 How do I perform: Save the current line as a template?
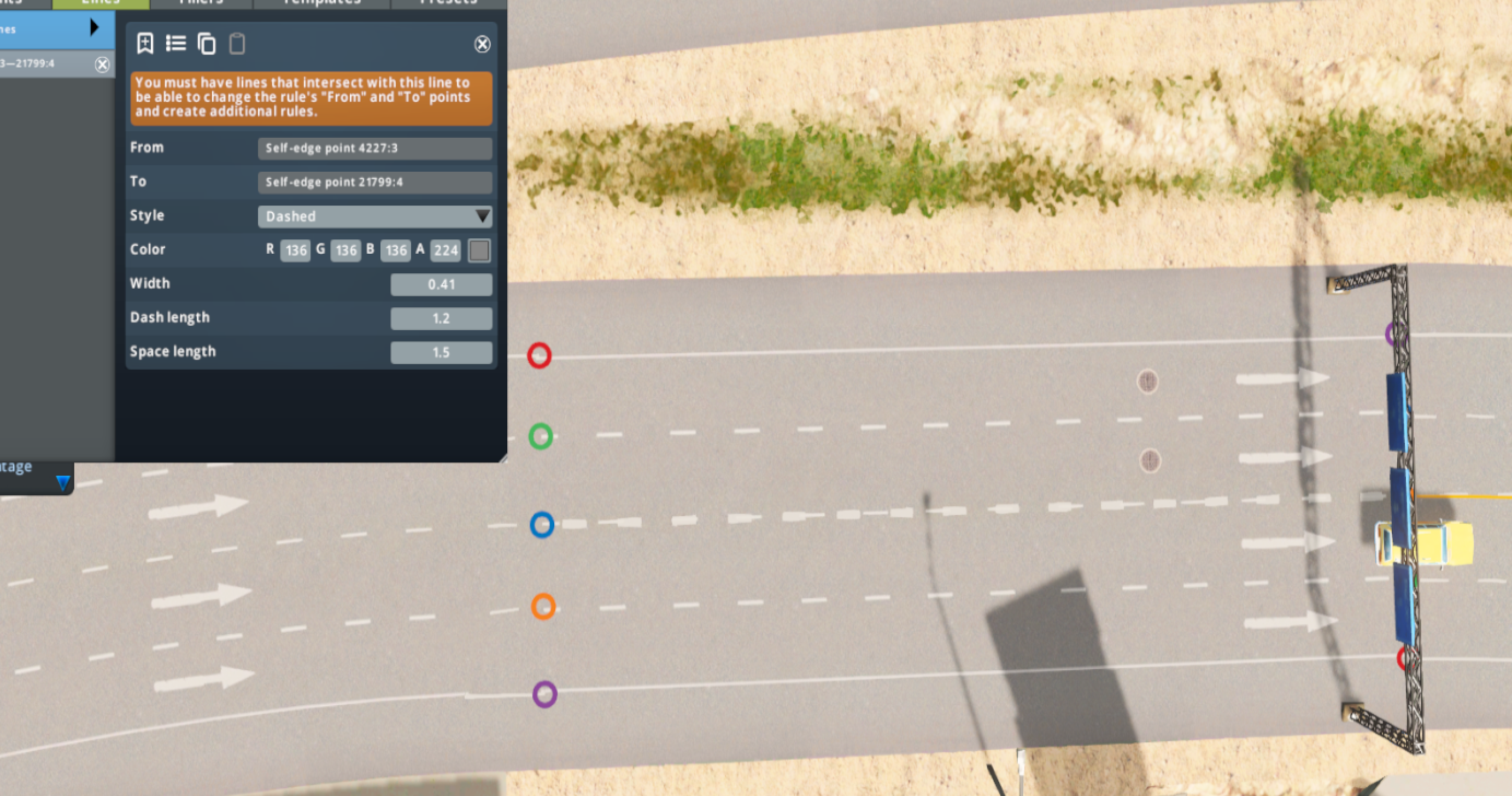144,44
